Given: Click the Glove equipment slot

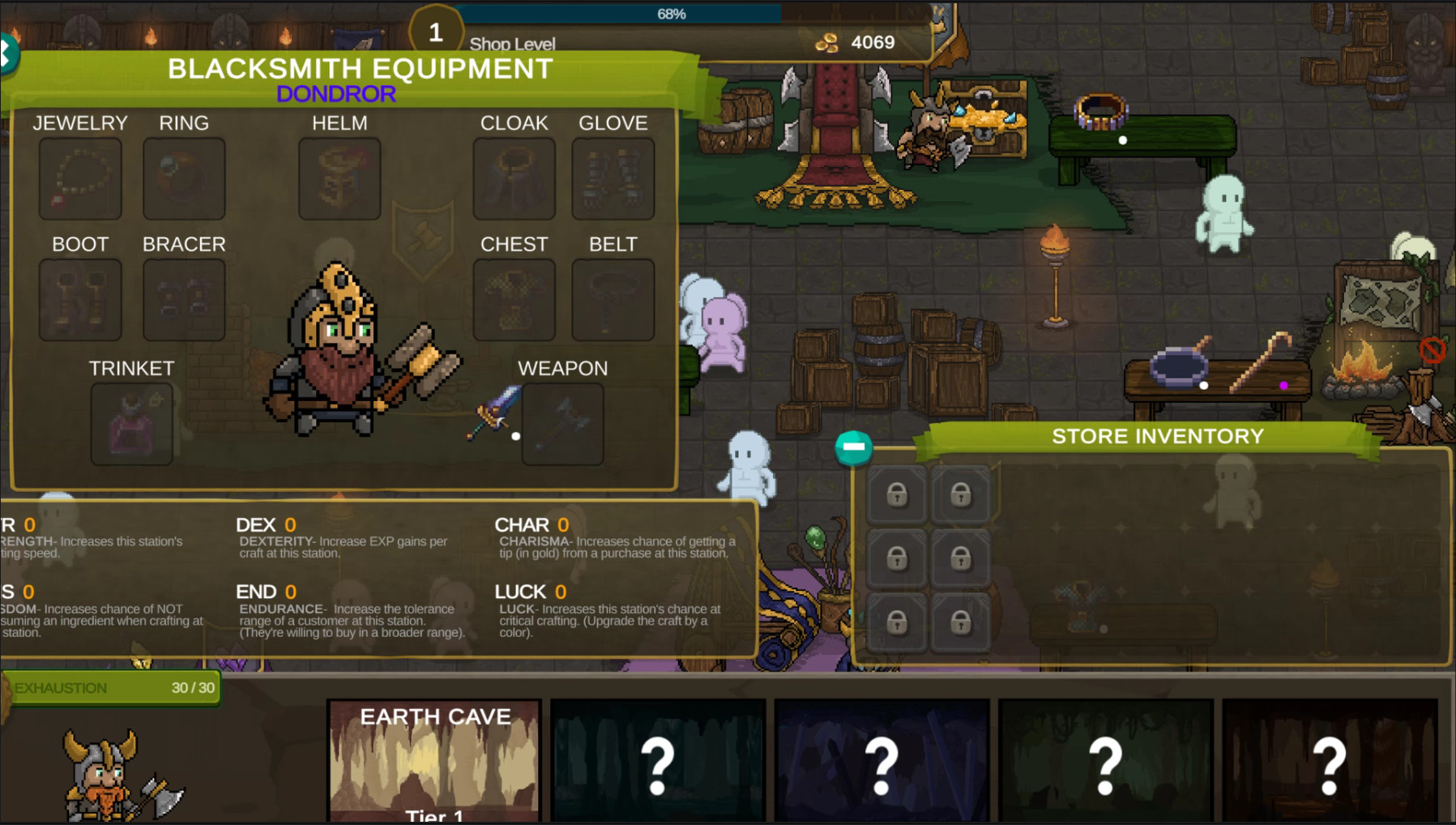Looking at the screenshot, I should tap(613, 177).
